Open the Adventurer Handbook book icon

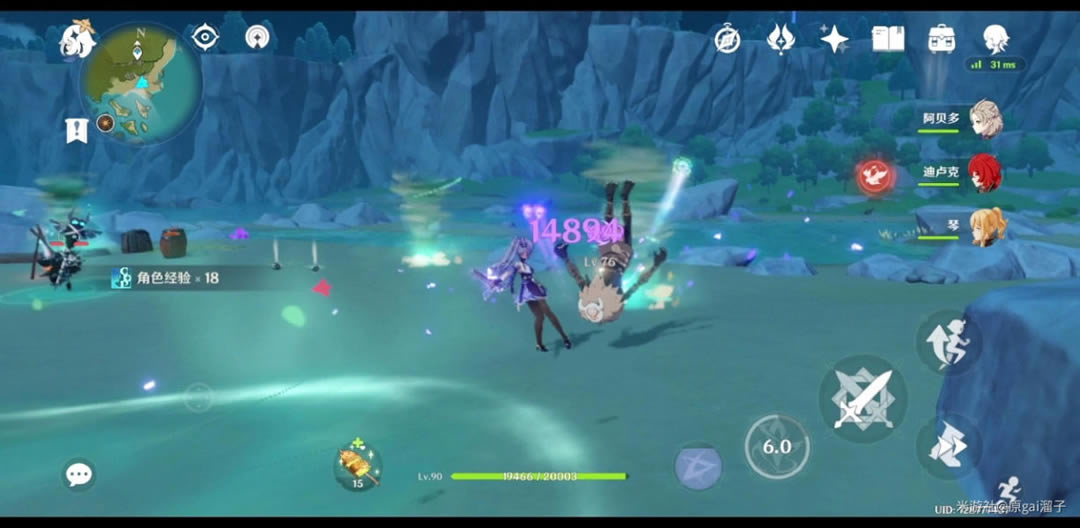pos(888,39)
